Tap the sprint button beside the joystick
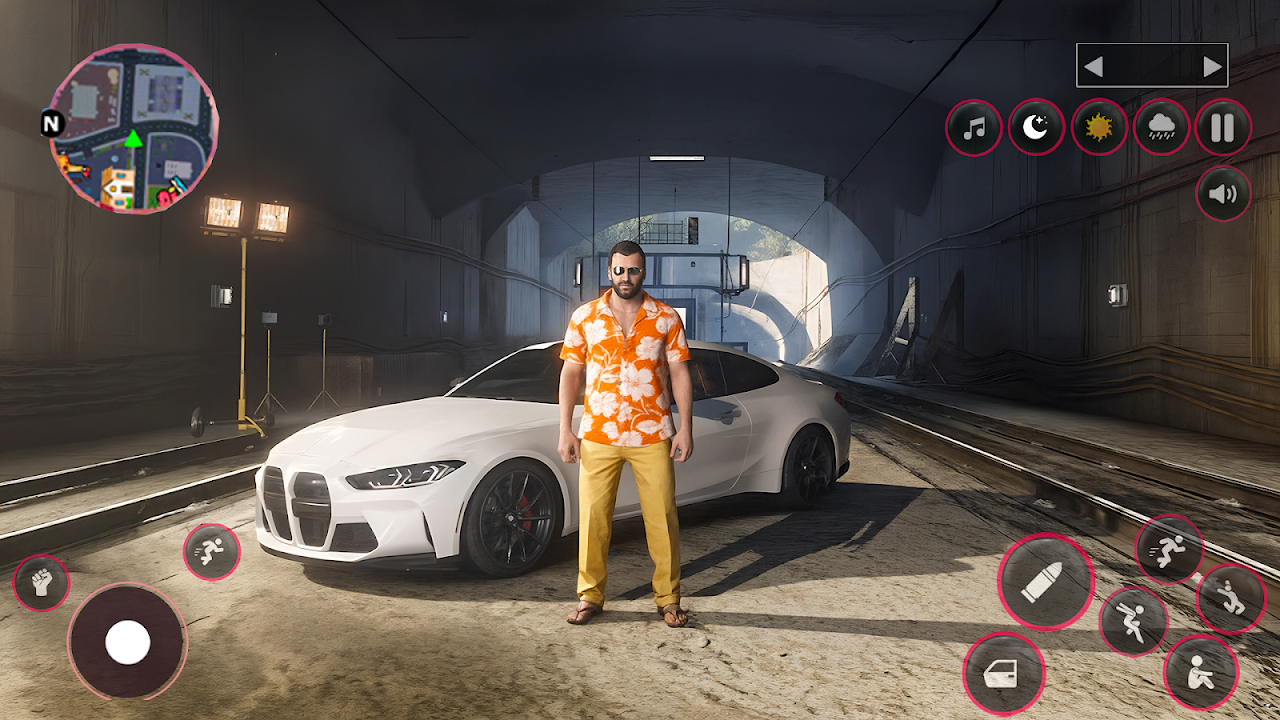Viewport: 1280px width, 720px height. (211, 551)
